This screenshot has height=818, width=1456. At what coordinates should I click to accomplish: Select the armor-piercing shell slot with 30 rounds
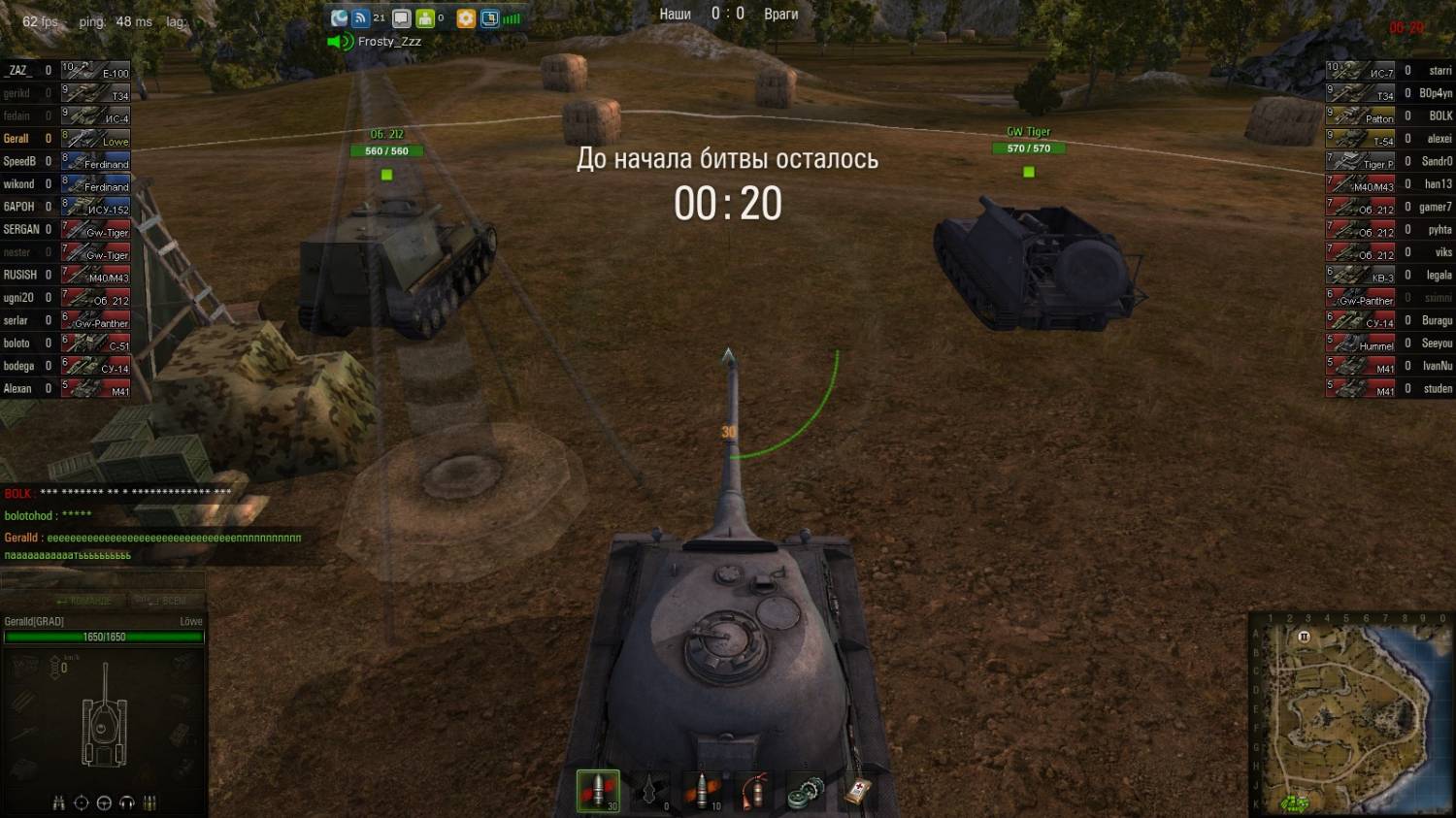(x=598, y=791)
